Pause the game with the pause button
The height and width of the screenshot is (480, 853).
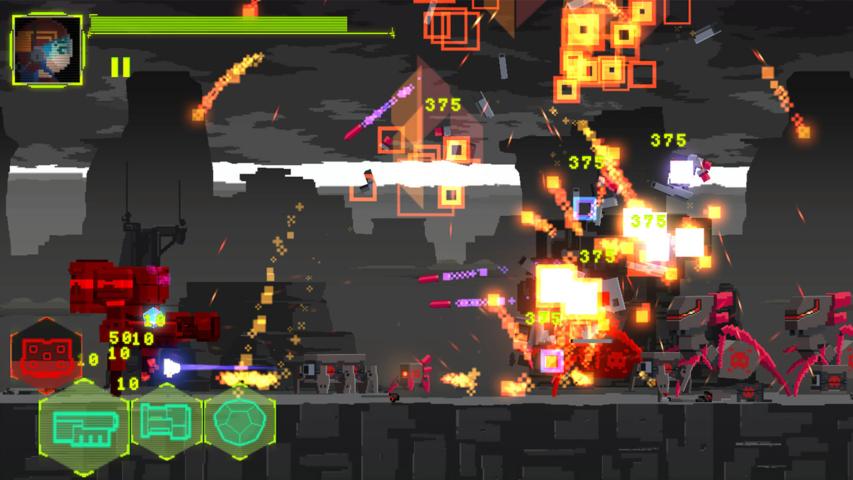click(x=120, y=68)
